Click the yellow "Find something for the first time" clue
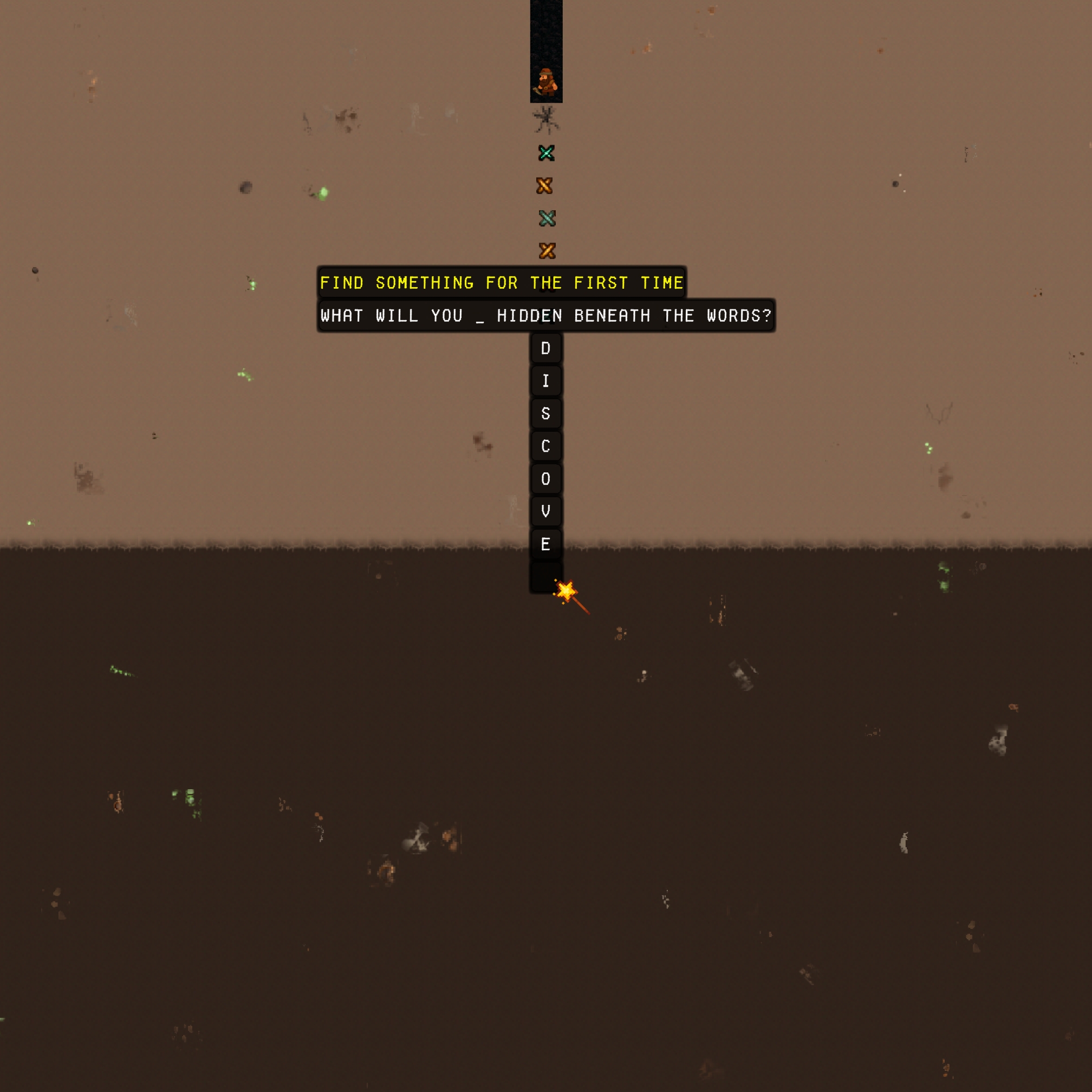Screen dimensions: 1092x1092 pyautogui.click(x=502, y=283)
